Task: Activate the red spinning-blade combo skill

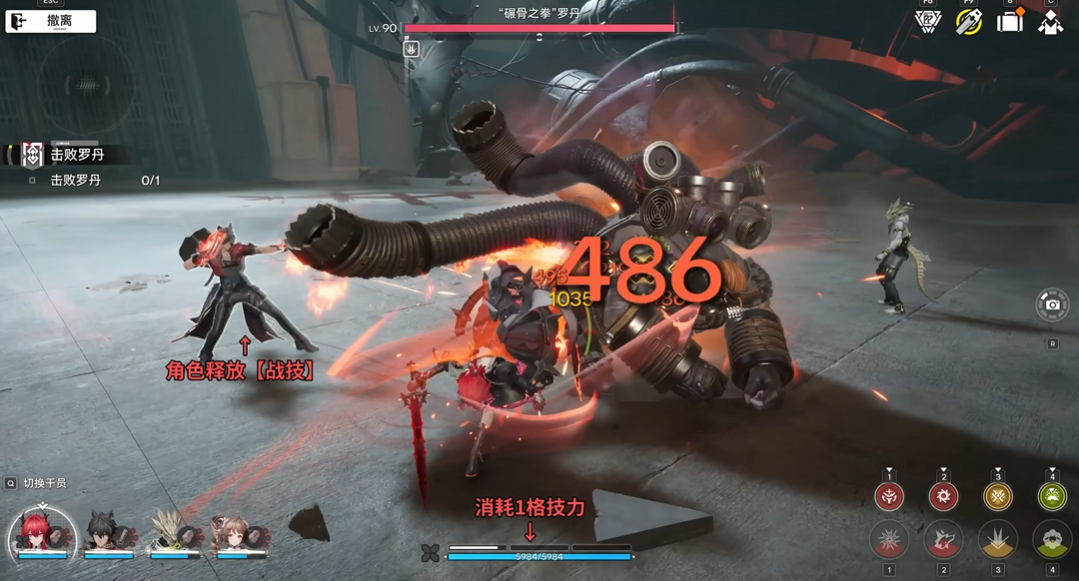Action: [943, 495]
